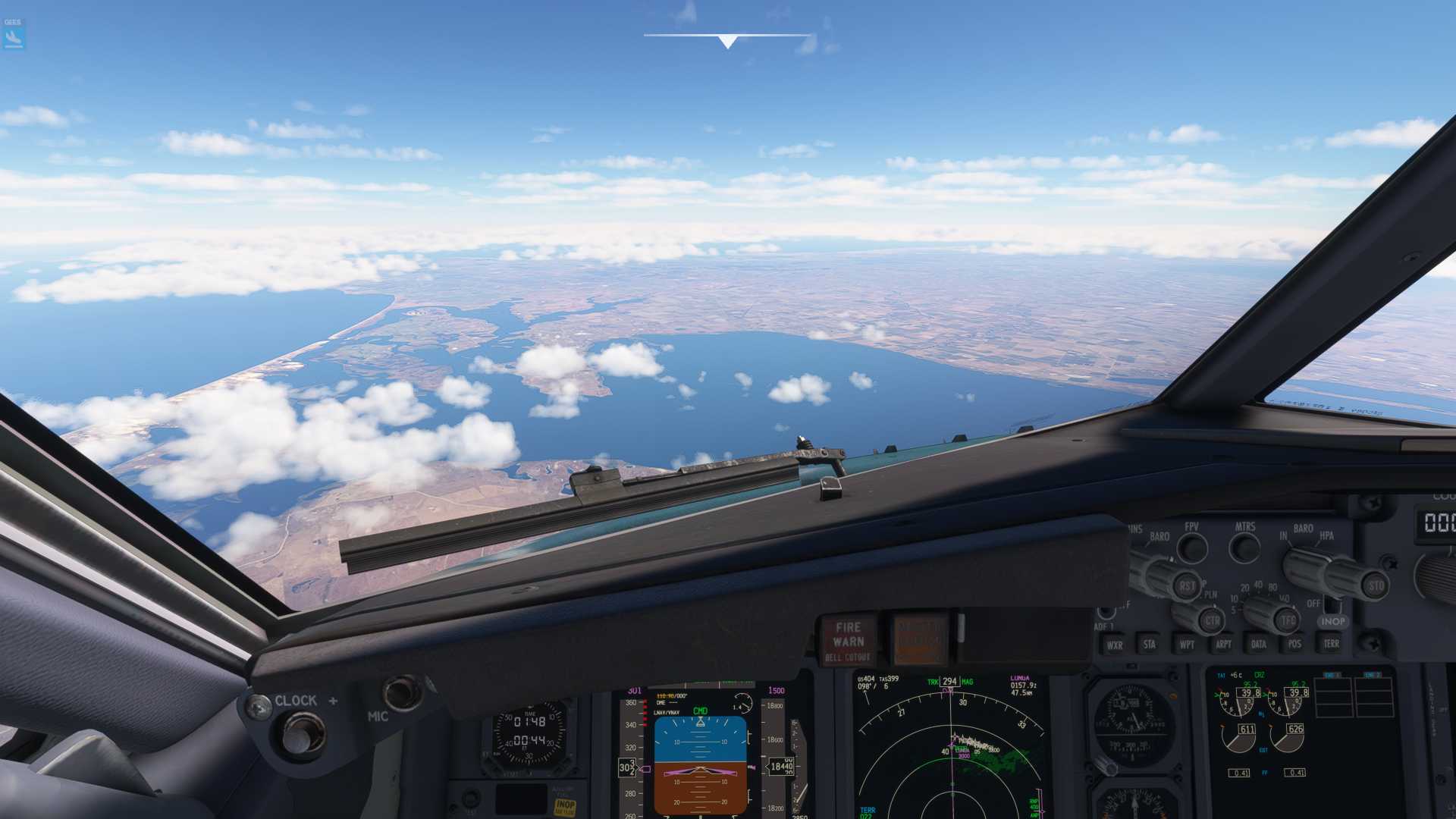Select the STA station display button
The height and width of the screenshot is (819, 1456).
pos(1149,645)
